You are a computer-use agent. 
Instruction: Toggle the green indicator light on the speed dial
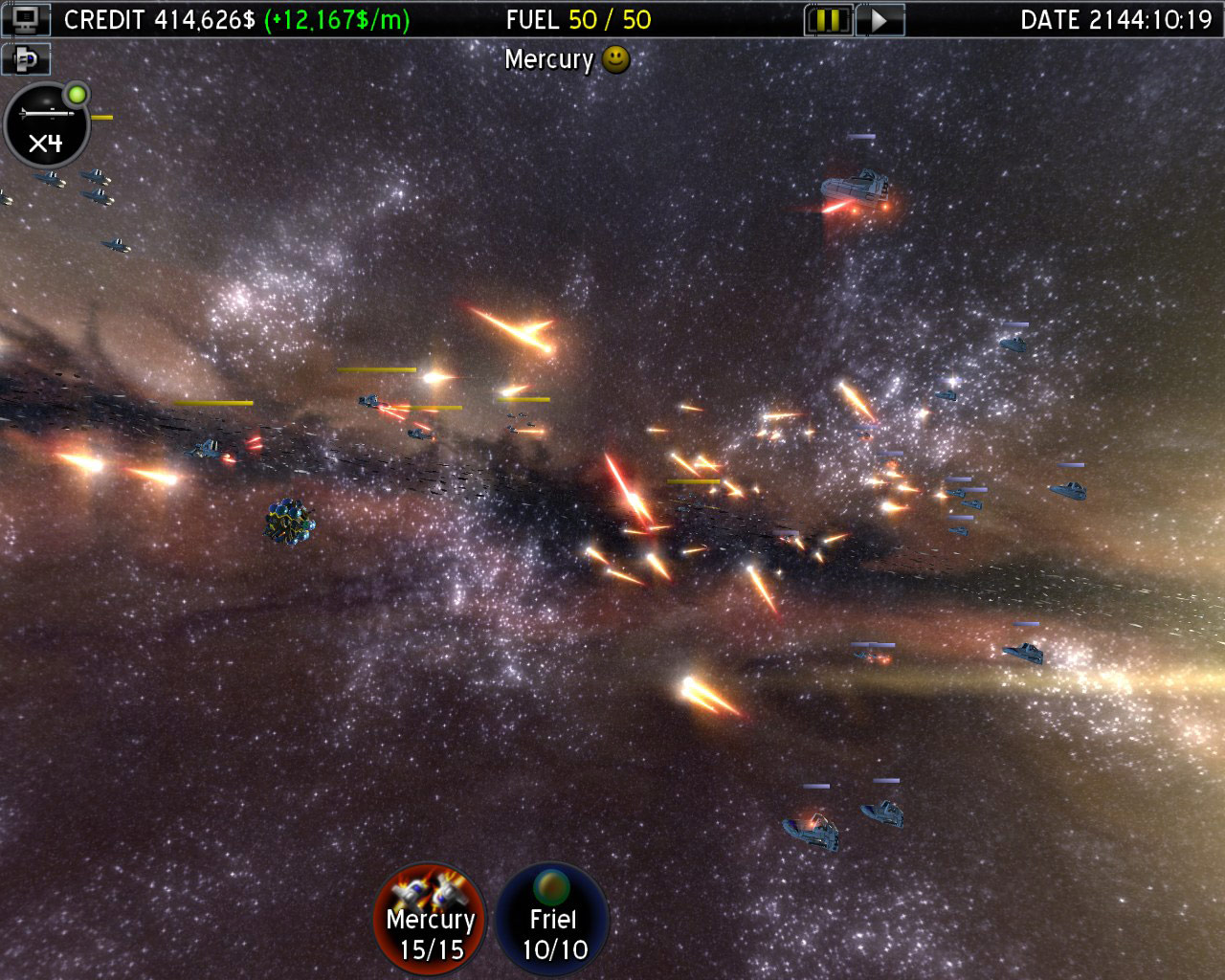[76, 94]
